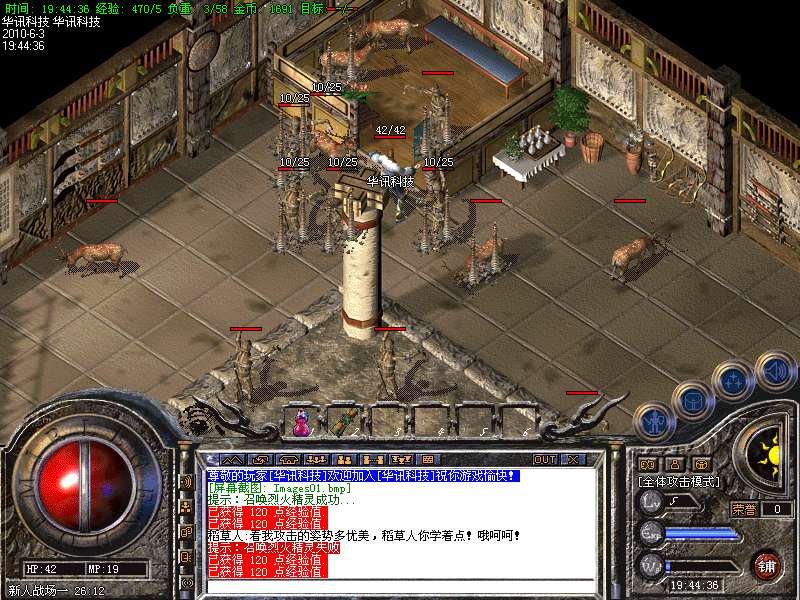Toggle the topmost chat filter icon left of chat
Screen dimensions: 800x600
186,481
